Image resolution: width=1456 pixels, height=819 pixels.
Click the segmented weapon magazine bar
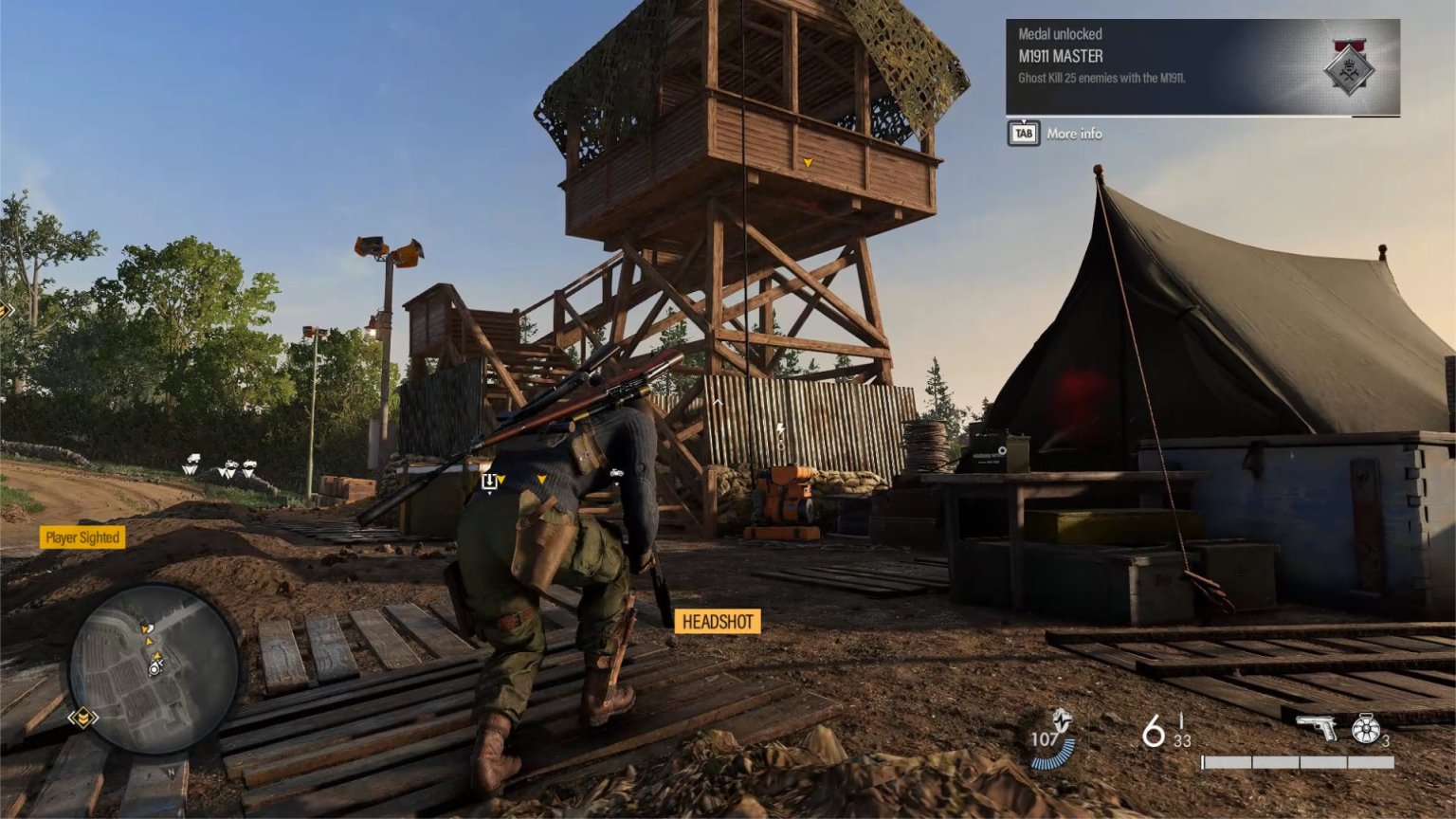point(1299,761)
